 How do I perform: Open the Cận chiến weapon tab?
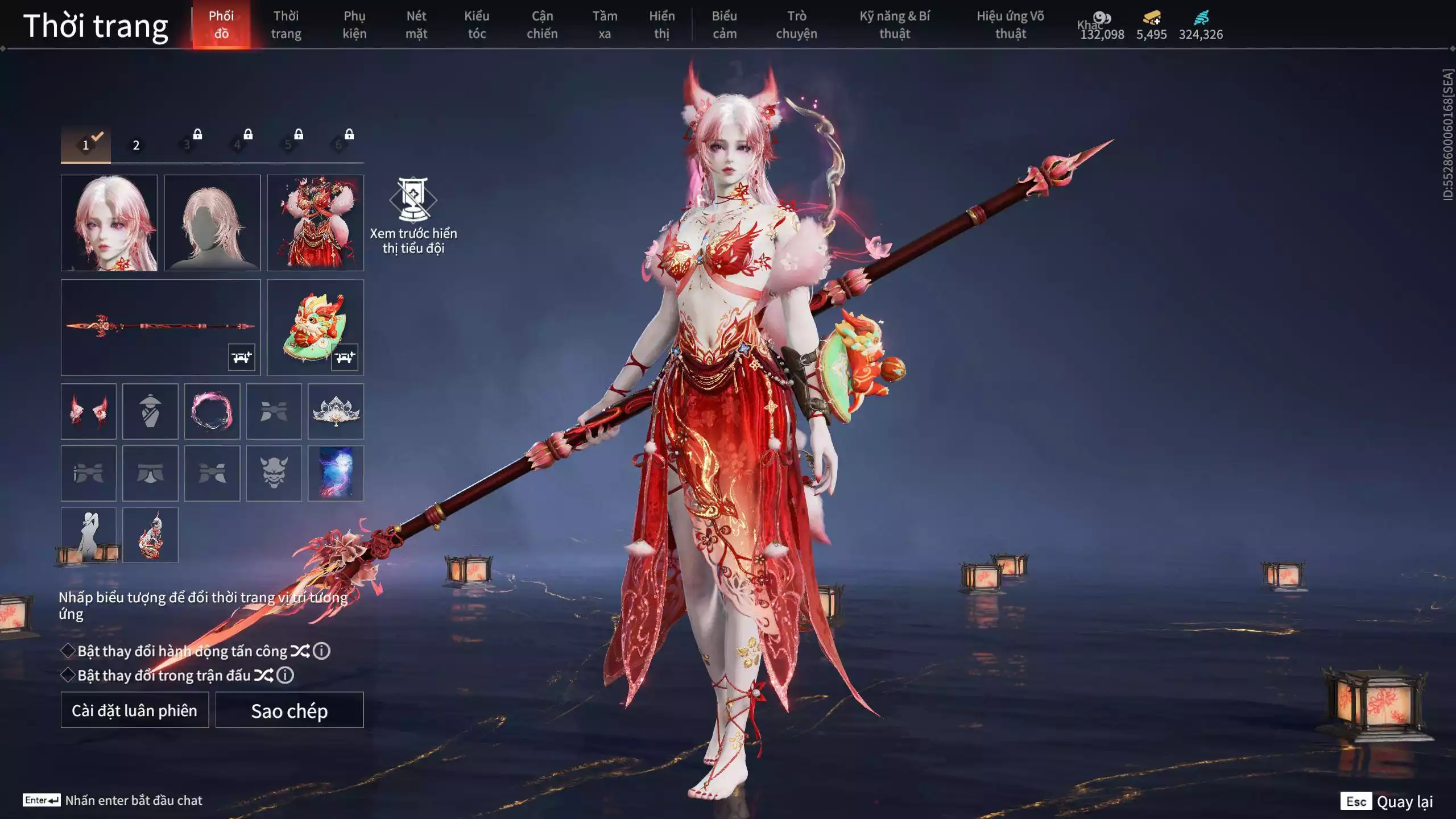tap(542, 25)
